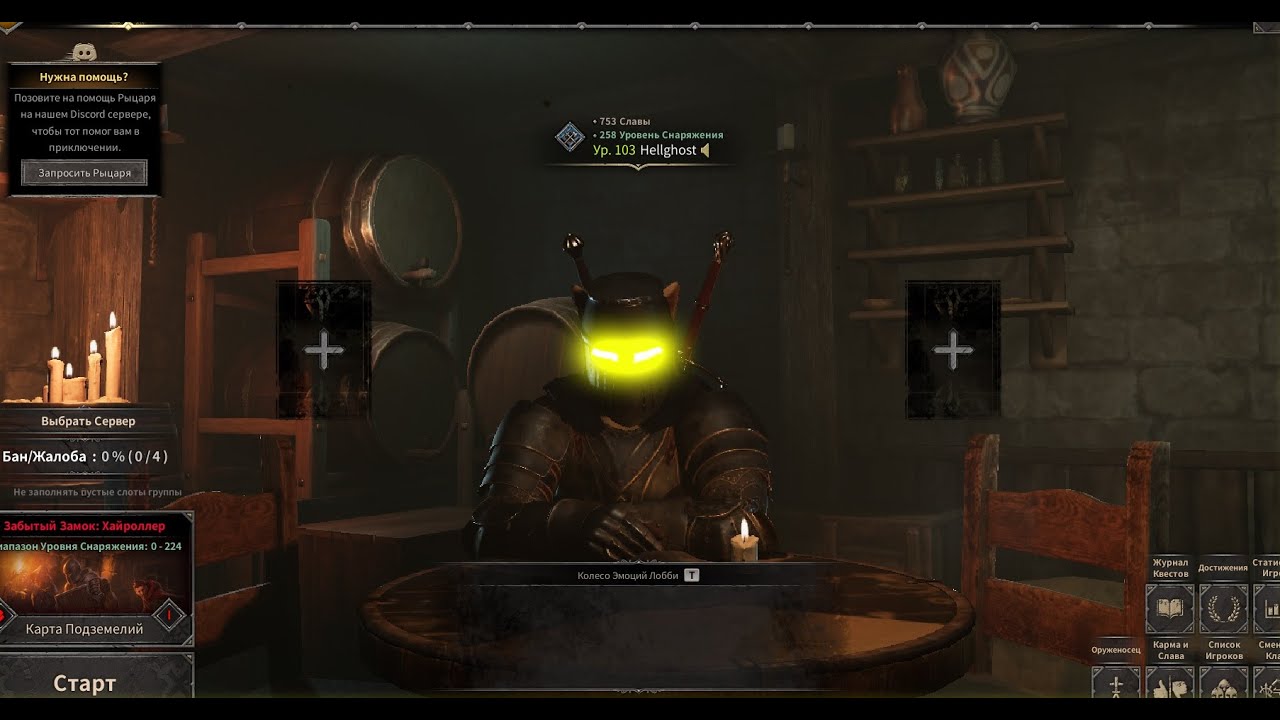This screenshot has height=720, width=1280.
Task: View the Список Игроков helmets icon
Action: (1223, 688)
